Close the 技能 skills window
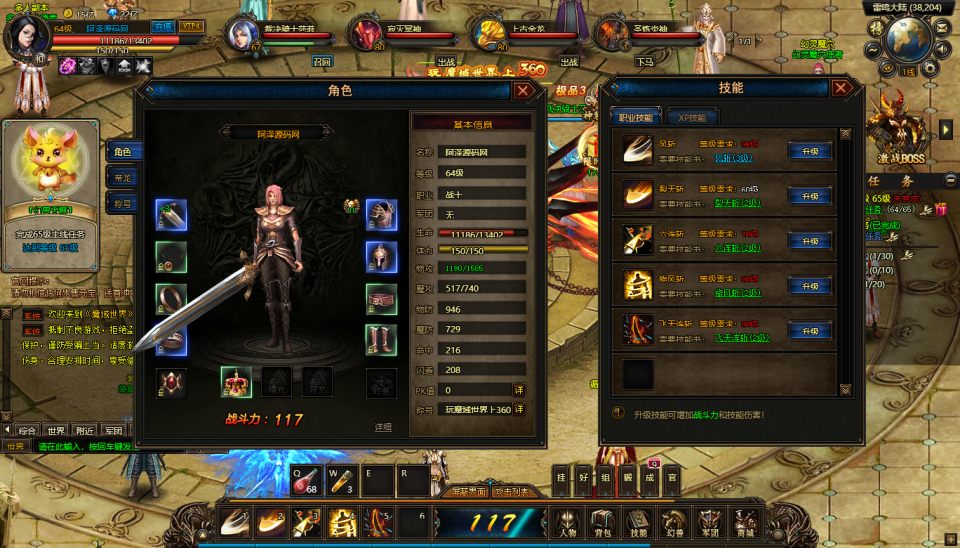The height and width of the screenshot is (548, 960). coord(842,88)
